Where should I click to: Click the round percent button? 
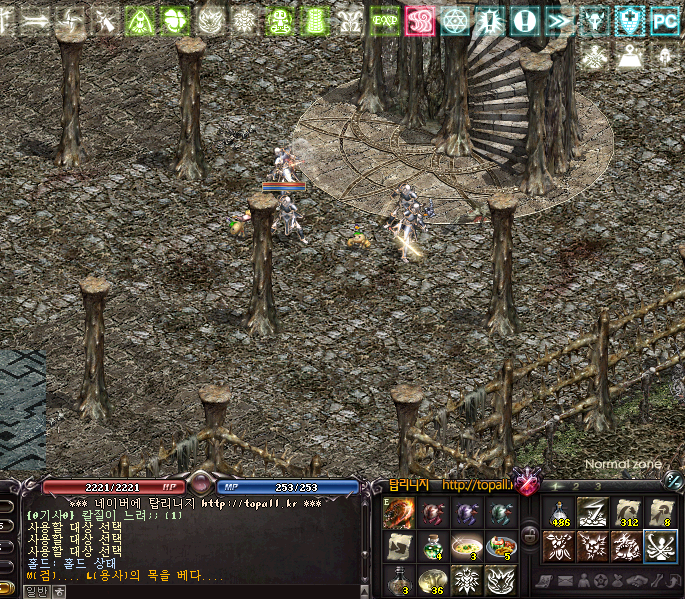coord(673,482)
